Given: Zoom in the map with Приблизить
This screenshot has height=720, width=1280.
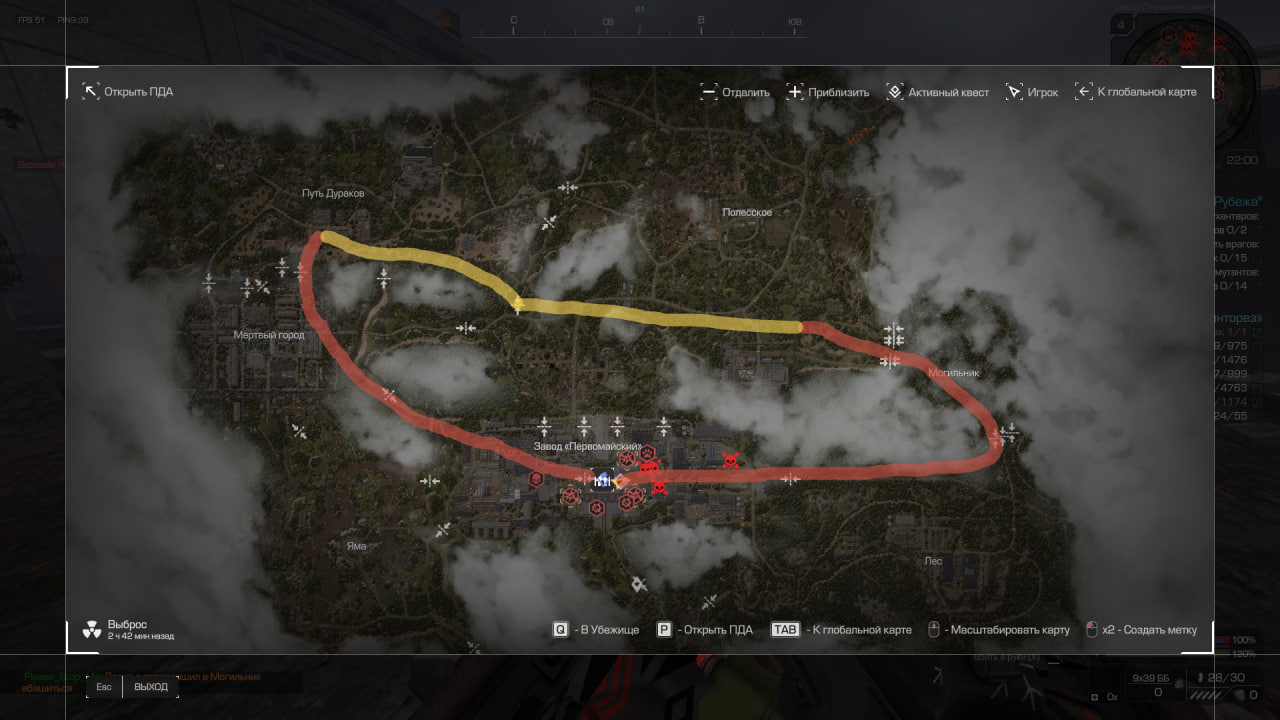Looking at the screenshot, I should click(x=828, y=92).
